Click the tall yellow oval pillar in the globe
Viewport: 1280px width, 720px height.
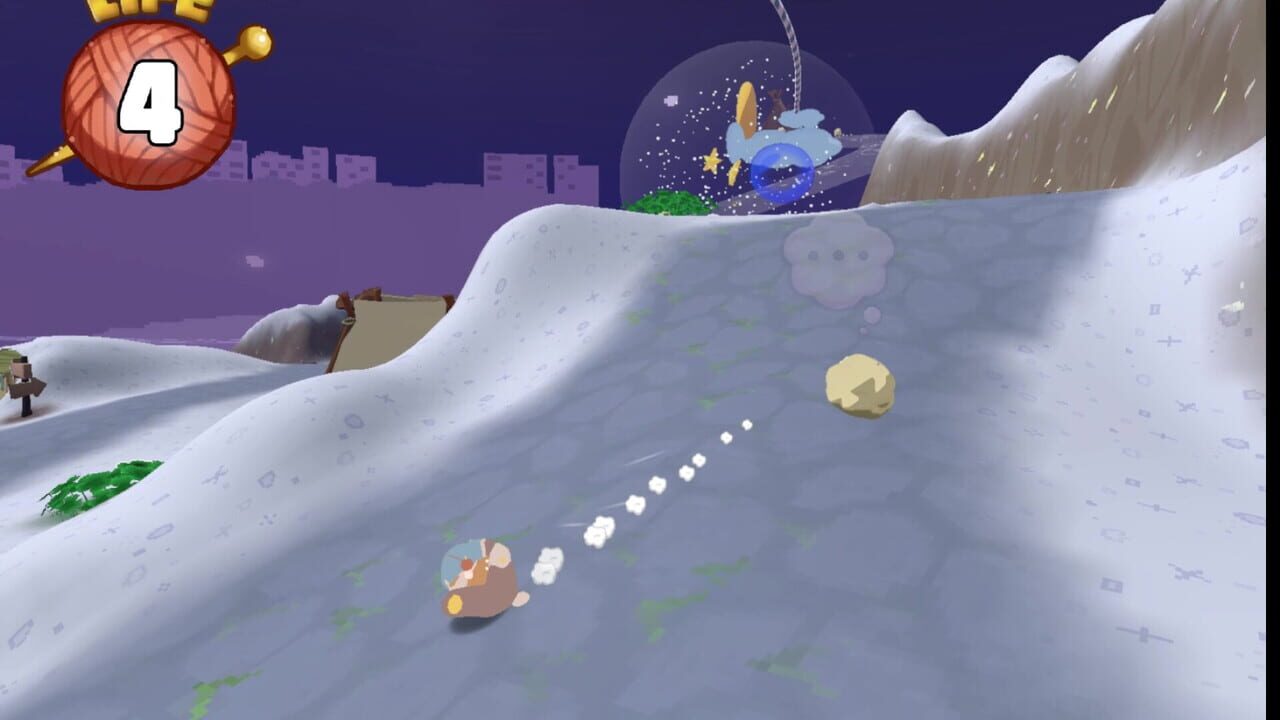tap(745, 110)
